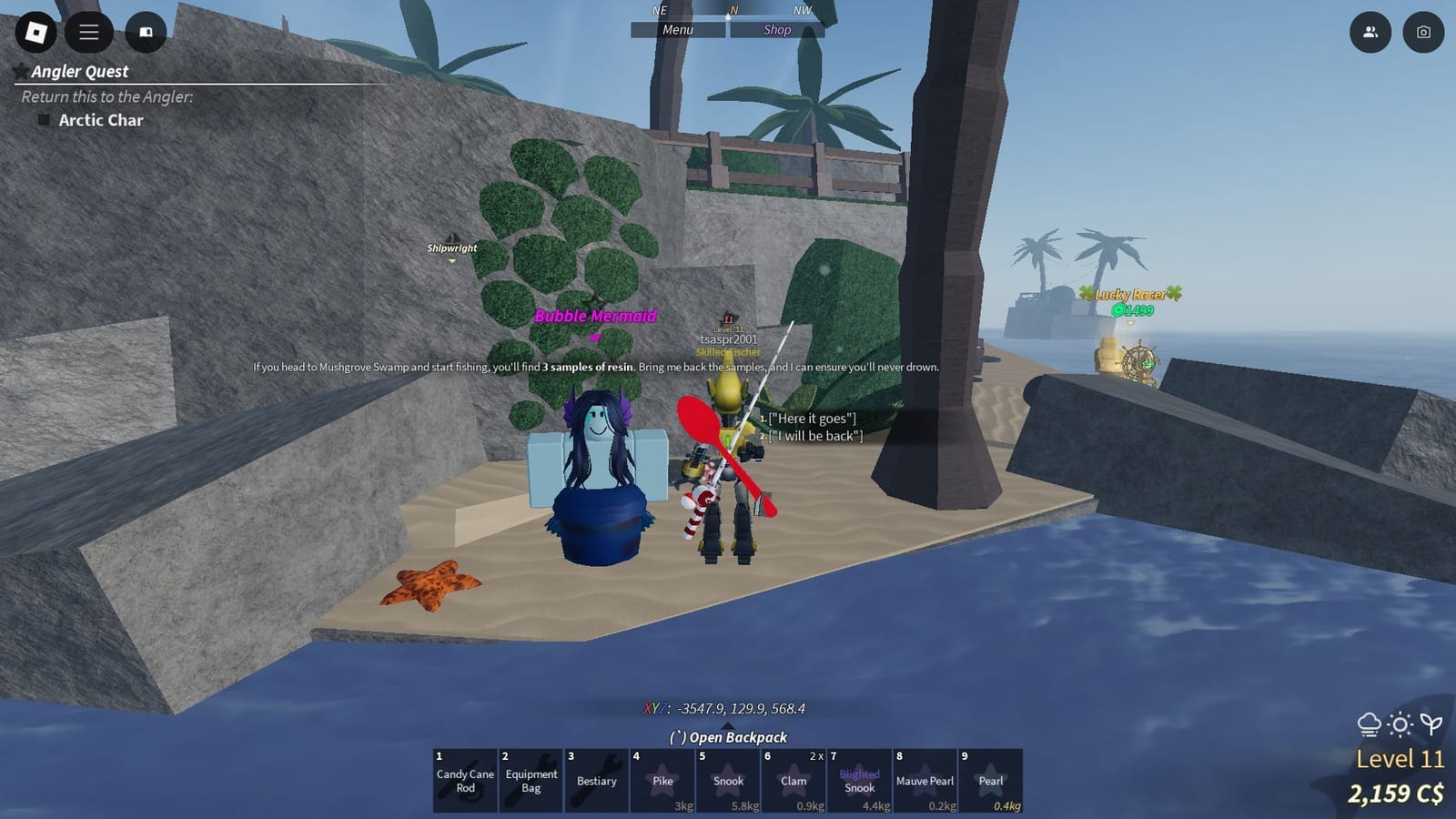Open the hamburger menu icon top left
Image resolution: width=1456 pixels, height=819 pixels.
(88, 33)
